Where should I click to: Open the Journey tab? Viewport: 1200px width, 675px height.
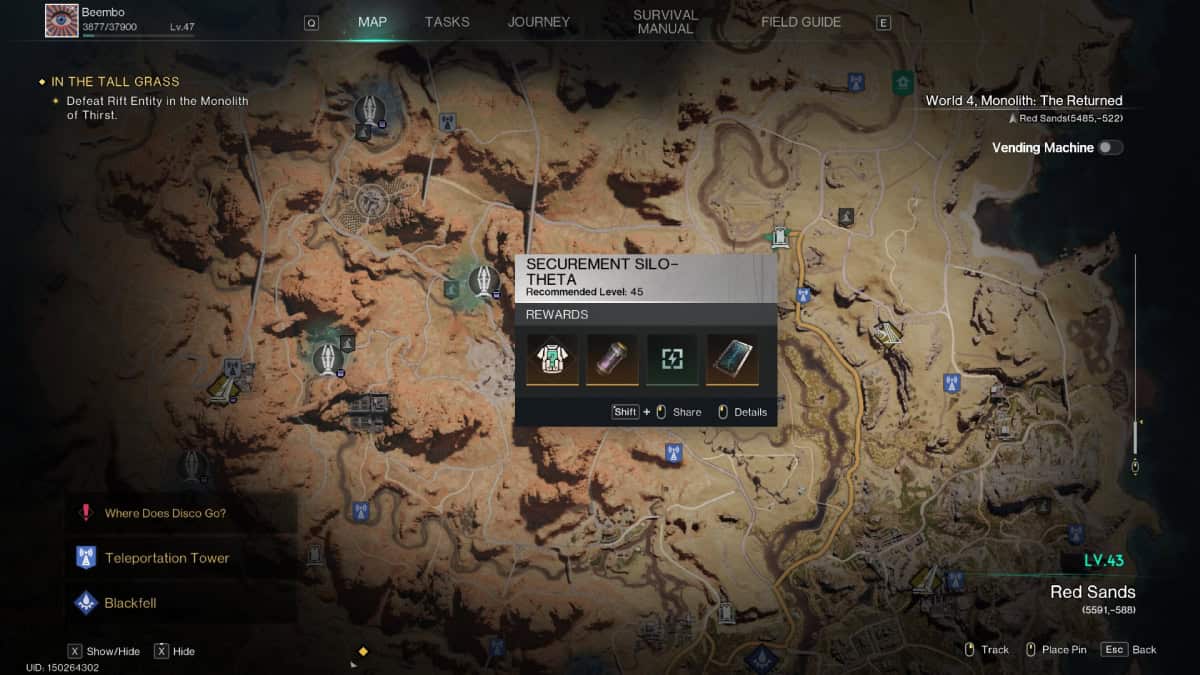[x=539, y=22]
